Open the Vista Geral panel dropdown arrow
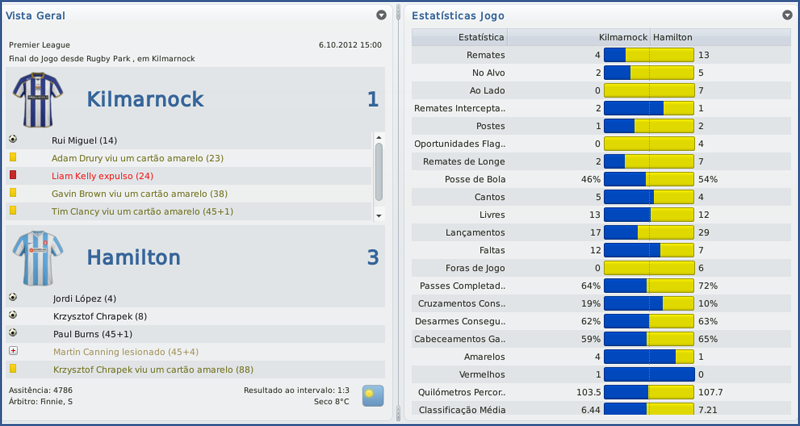Image resolution: width=800 pixels, height=426 pixels. coord(381,15)
